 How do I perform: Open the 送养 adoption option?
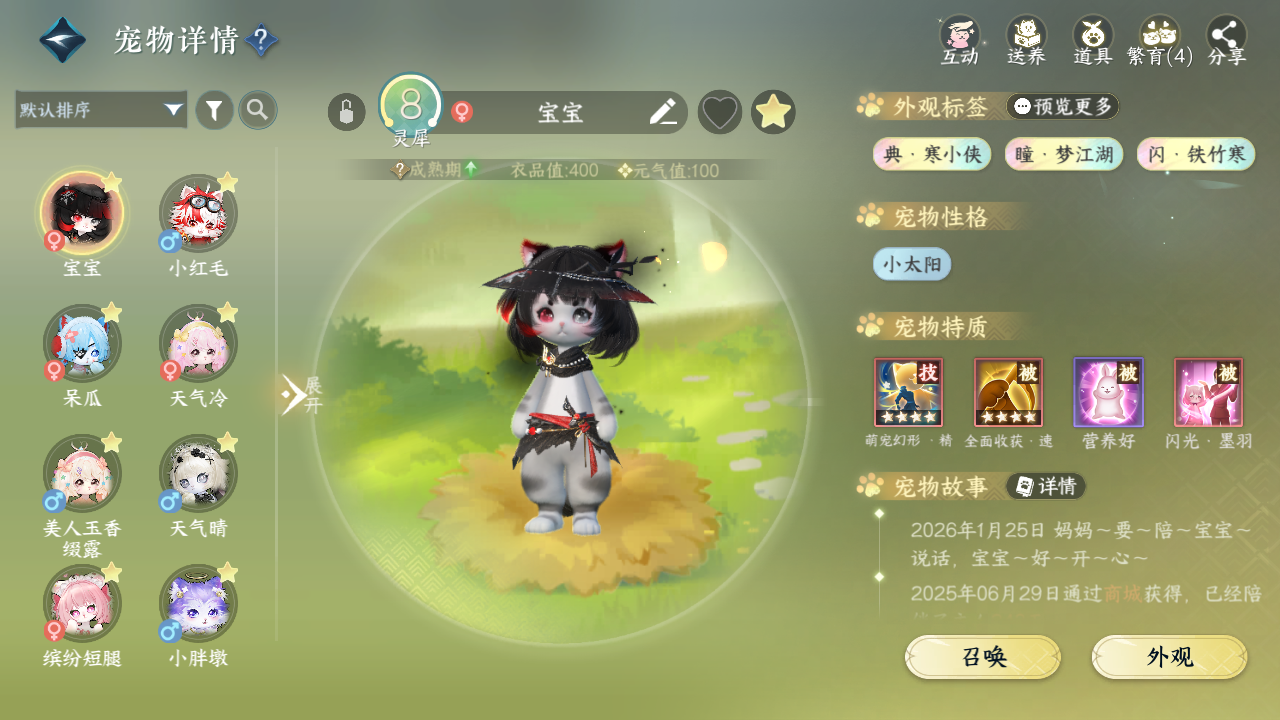click(x=1026, y=38)
